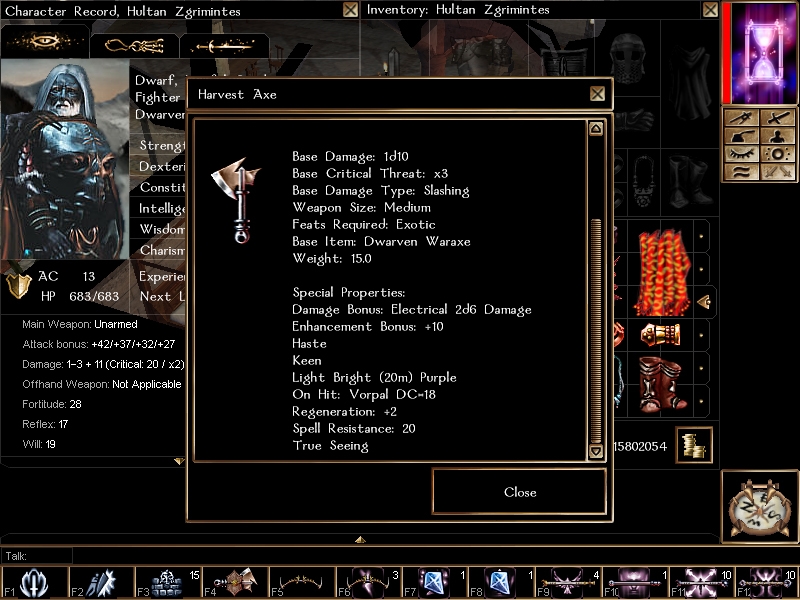800x600 pixels.
Task: Click the hourglass portrait panel
Action: [760, 52]
